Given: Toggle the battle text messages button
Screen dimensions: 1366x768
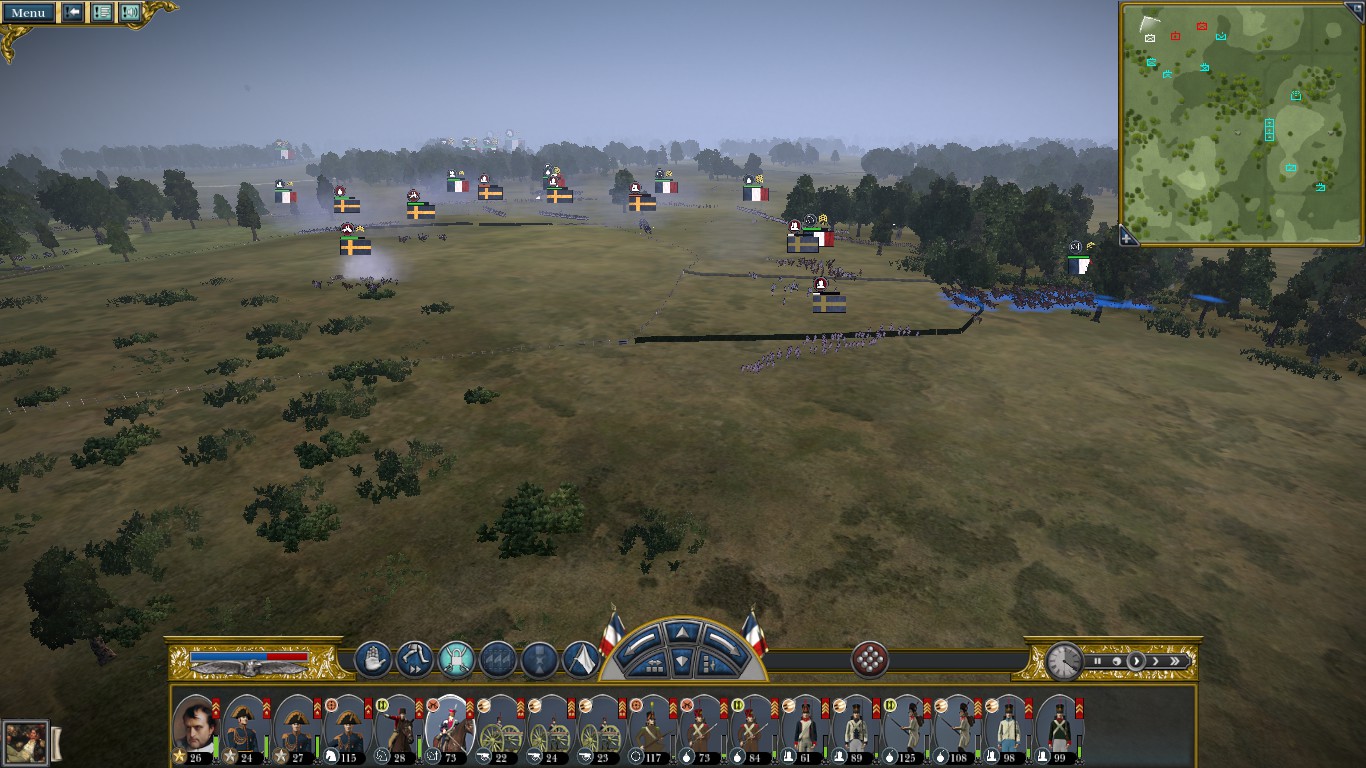Looking at the screenshot, I should point(102,13).
